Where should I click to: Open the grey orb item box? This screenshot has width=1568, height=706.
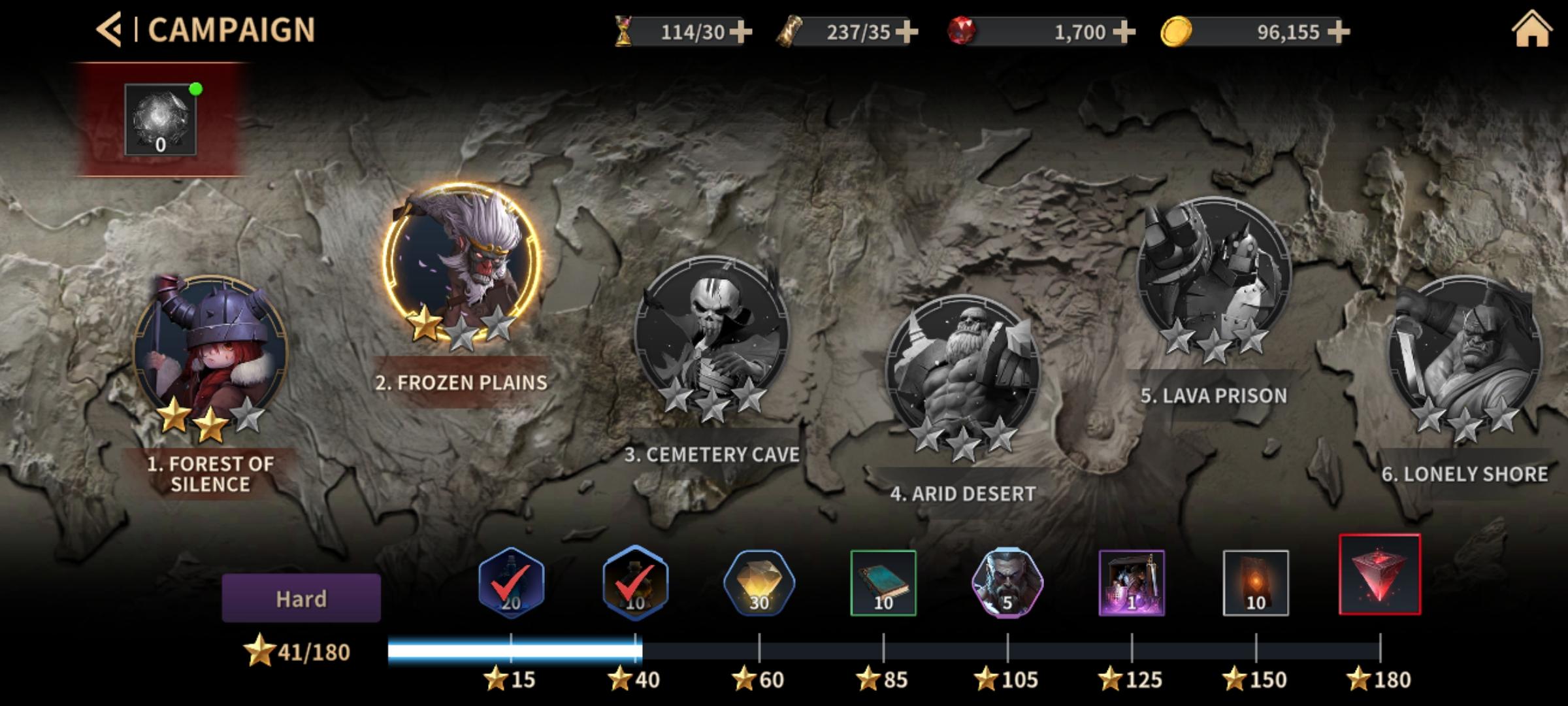coord(161,120)
